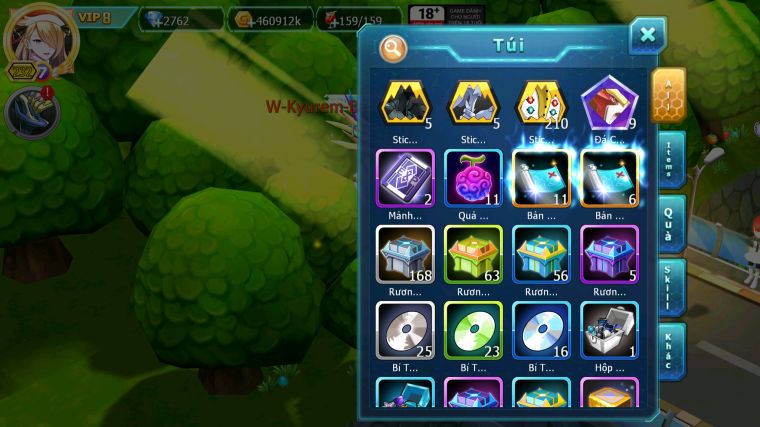
Task: Switch to the Quà tab
Action: (x=671, y=222)
